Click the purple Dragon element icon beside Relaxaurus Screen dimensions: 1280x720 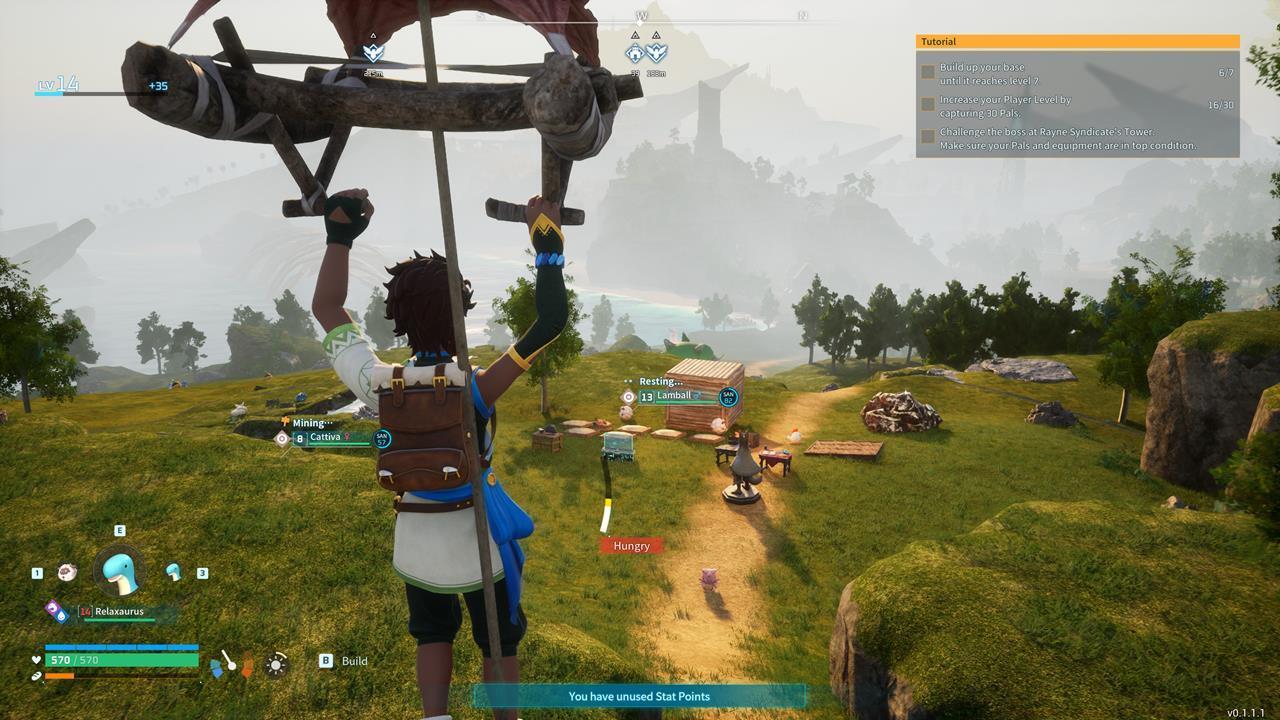tap(51, 607)
